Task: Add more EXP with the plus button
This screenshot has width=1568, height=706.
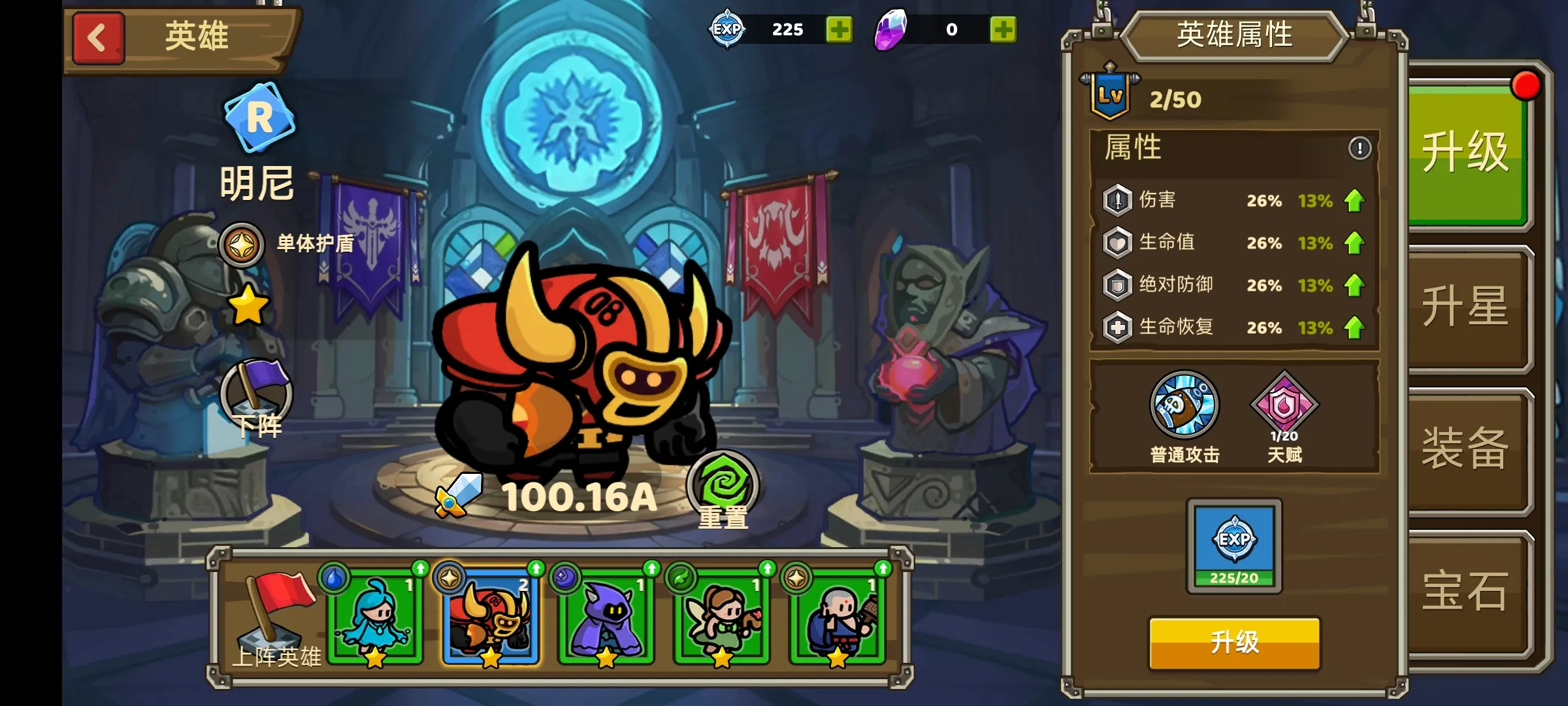Action: tap(839, 29)
